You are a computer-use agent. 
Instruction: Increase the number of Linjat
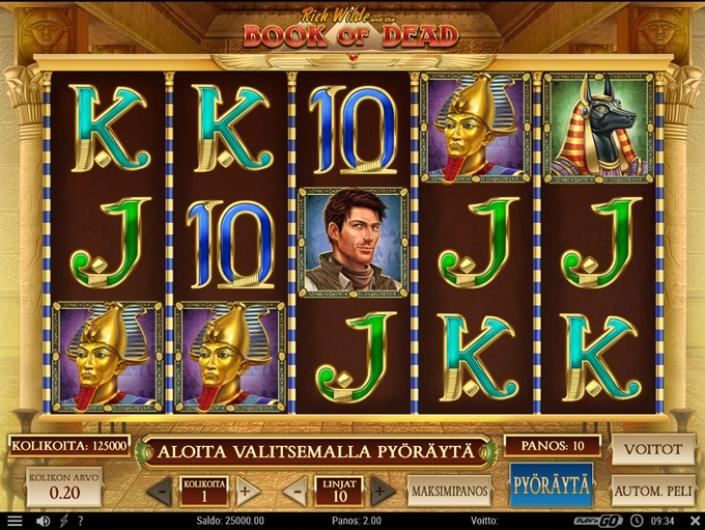[382, 491]
